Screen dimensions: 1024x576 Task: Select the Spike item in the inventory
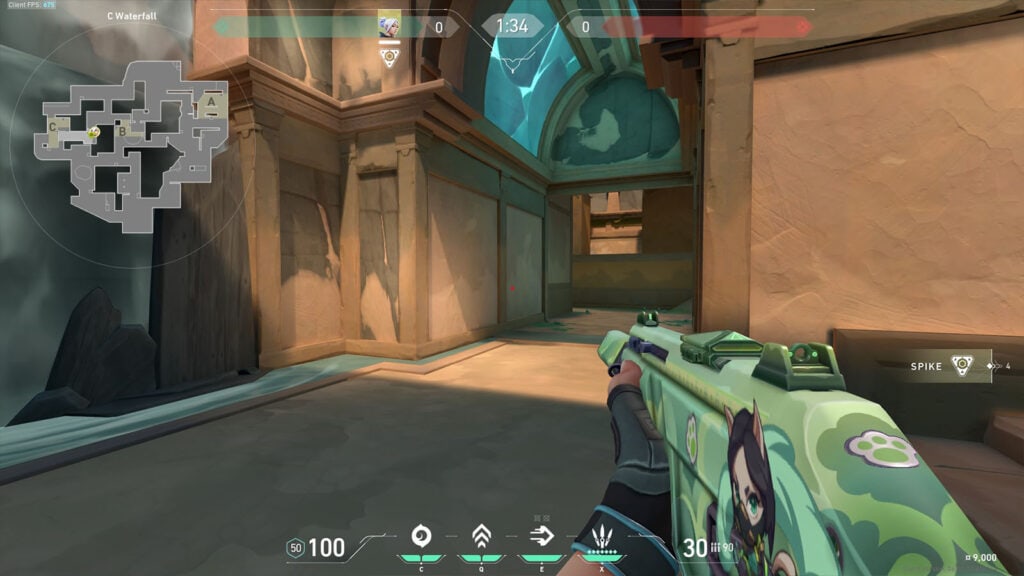pyautogui.click(x=961, y=366)
